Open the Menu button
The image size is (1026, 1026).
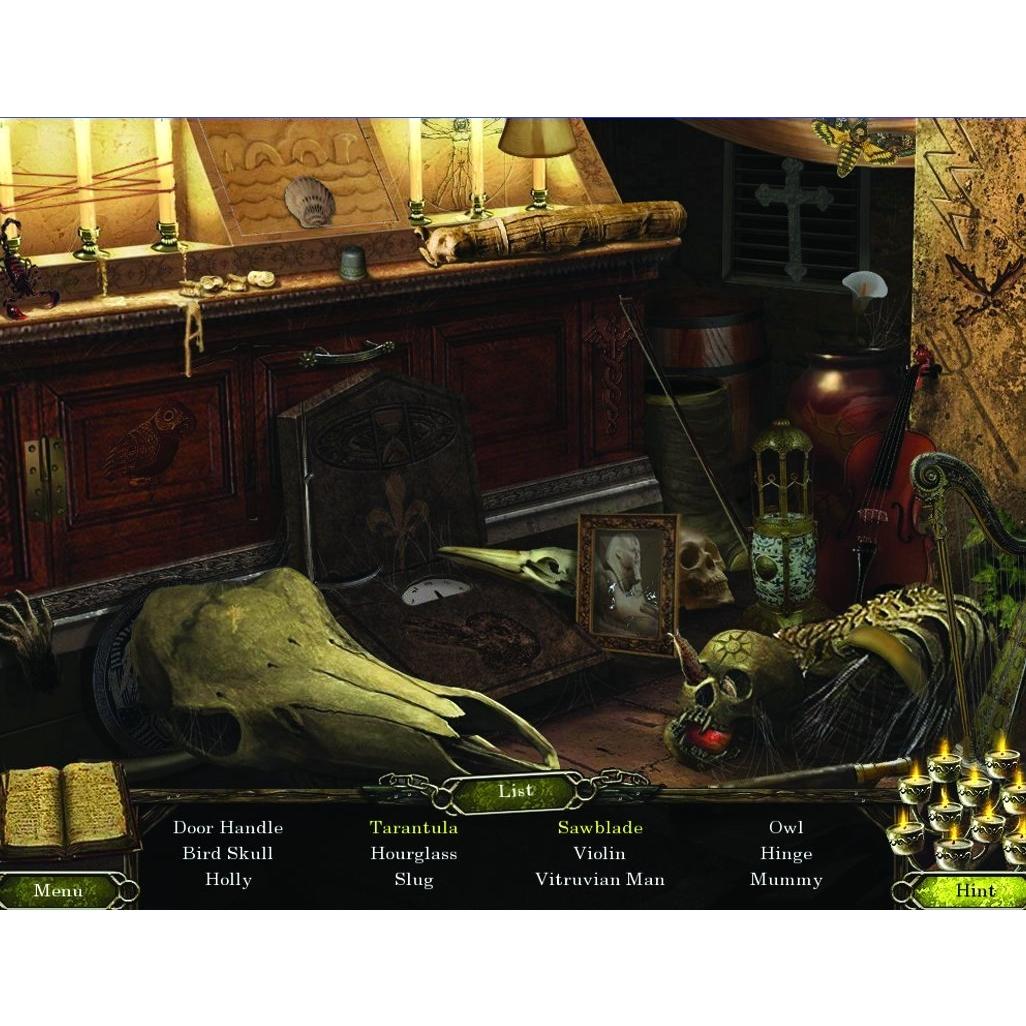58,890
